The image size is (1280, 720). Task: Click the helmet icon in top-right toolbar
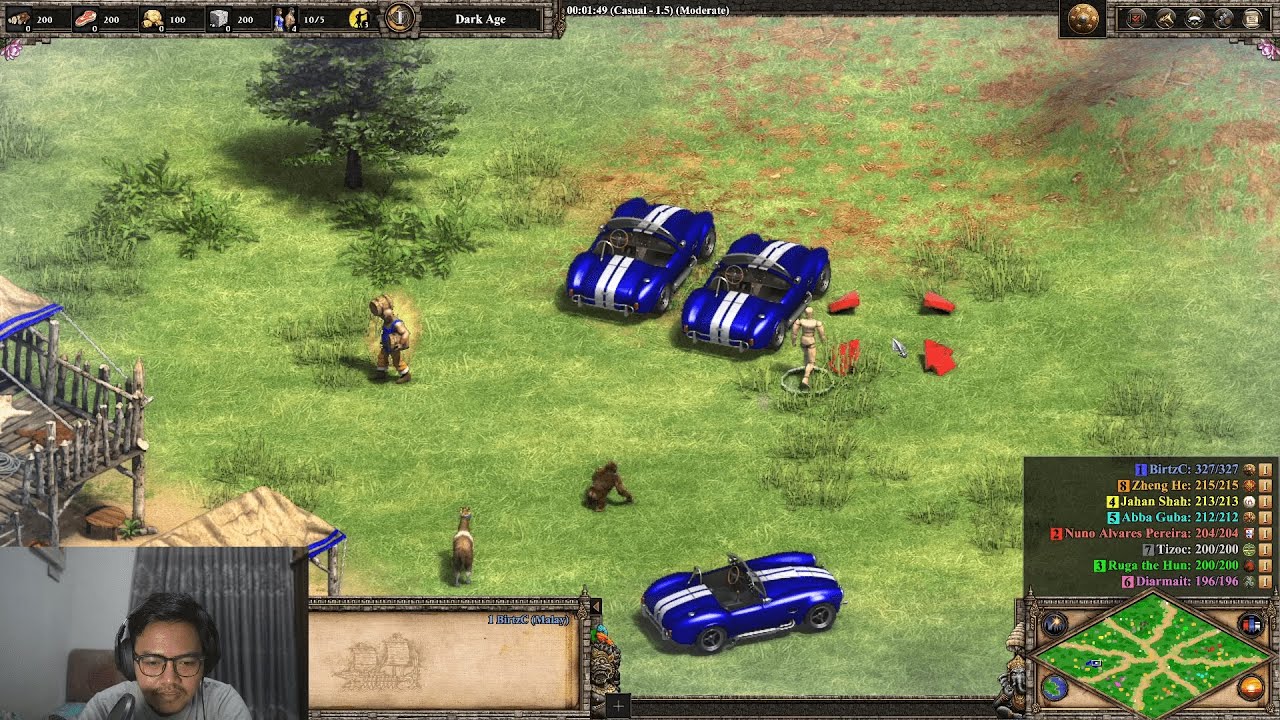1194,18
